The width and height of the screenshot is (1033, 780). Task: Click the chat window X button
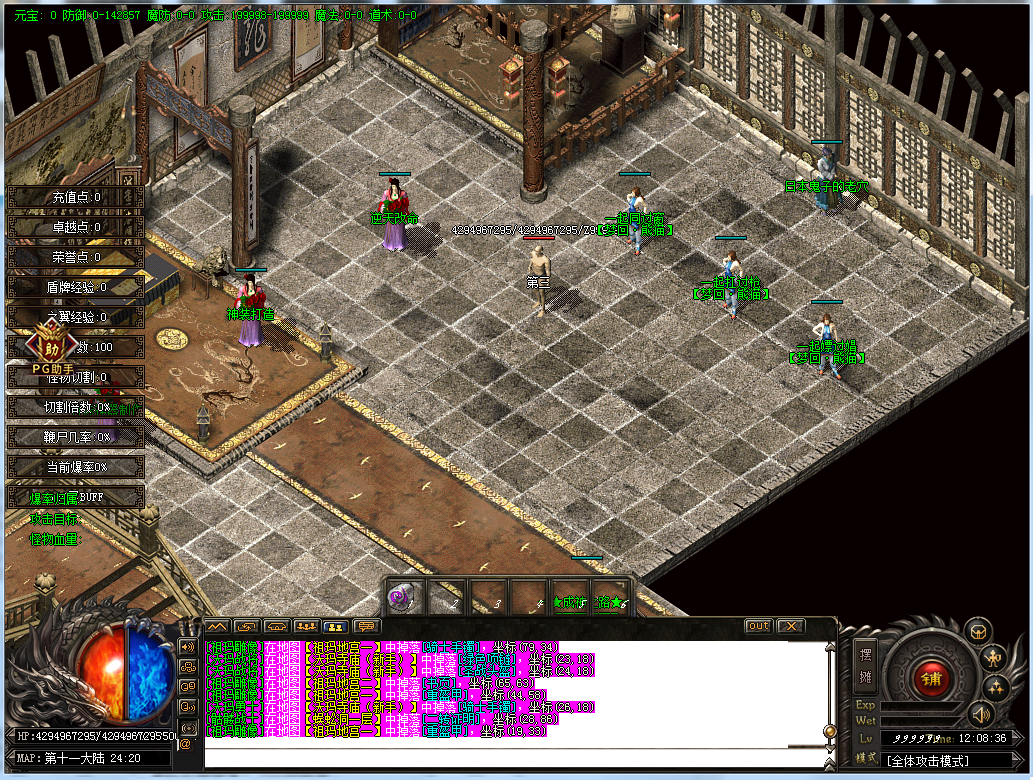791,626
